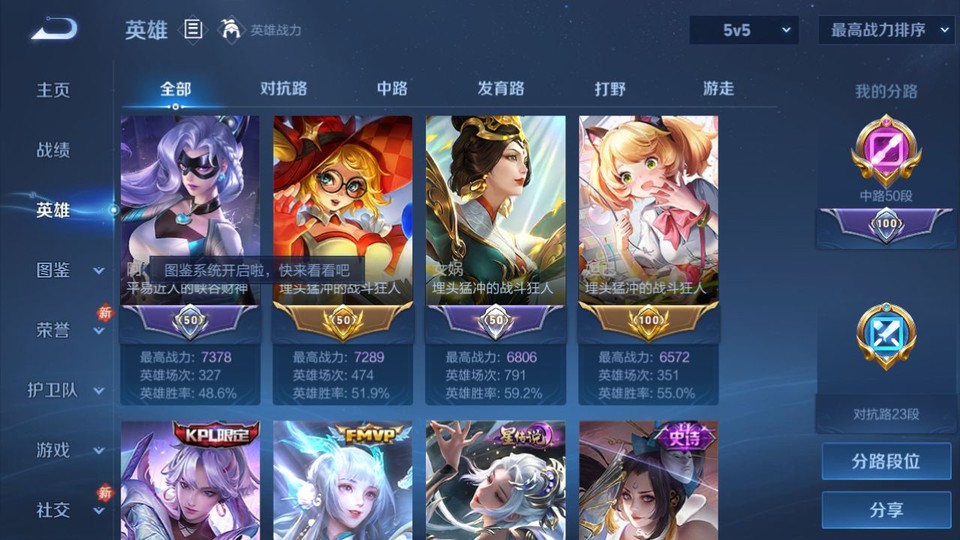This screenshot has height=540, width=960.
Task: Open the KPL限定 skin hero card
Action: (x=190, y=480)
